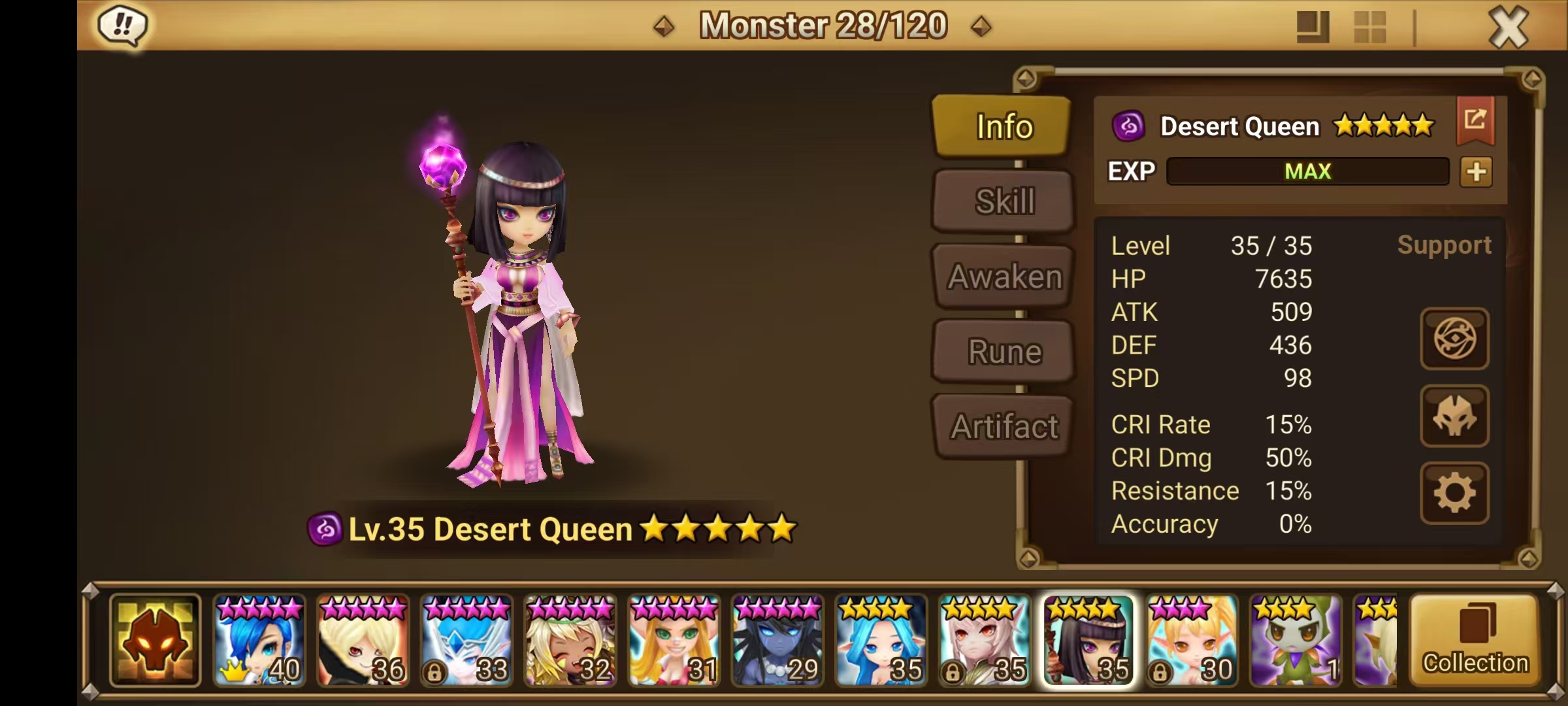Tap the notice speech bubble icon top left

tap(122, 25)
